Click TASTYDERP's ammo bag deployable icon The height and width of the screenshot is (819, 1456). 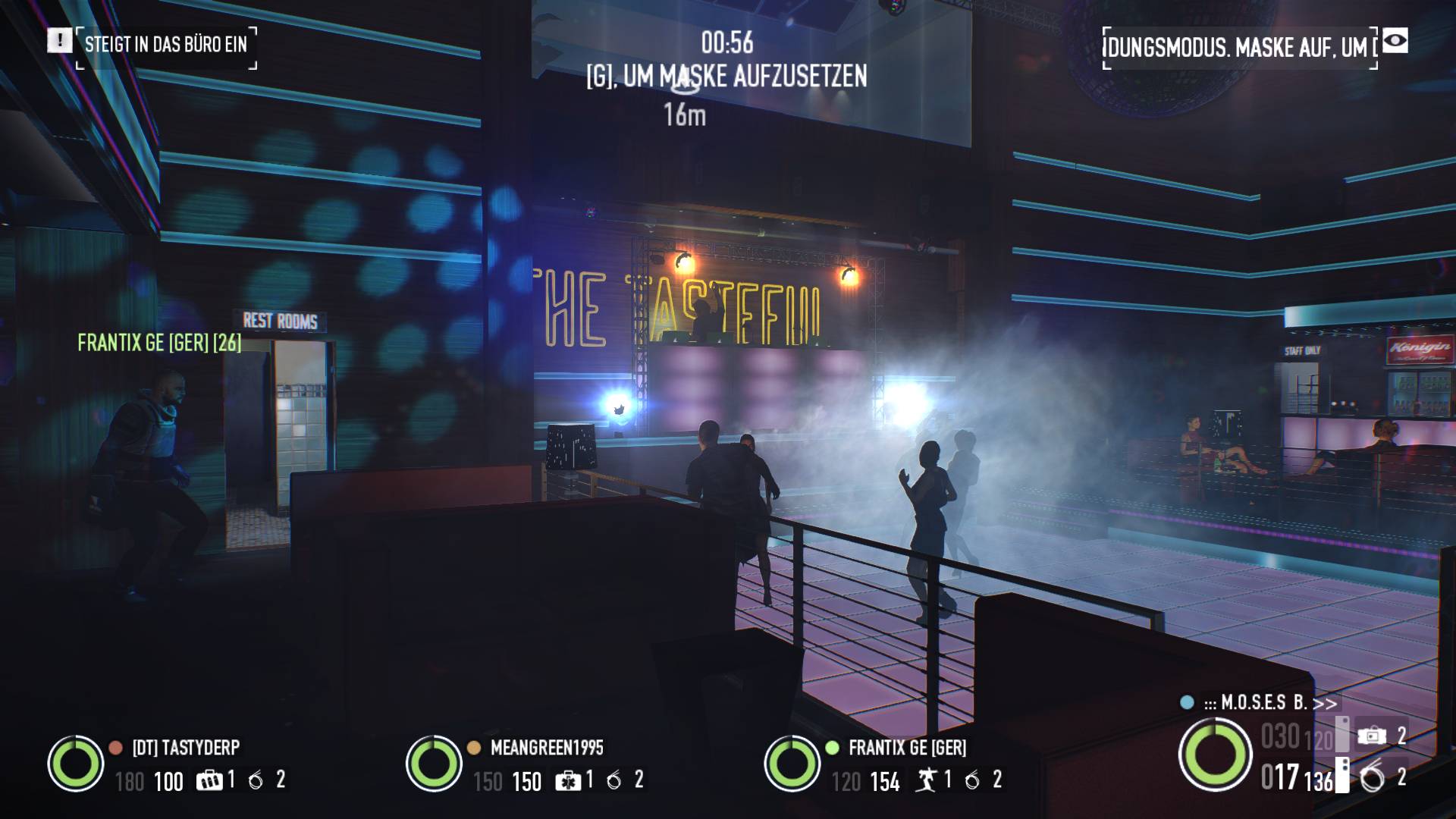pyautogui.click(x=209, y=780)
